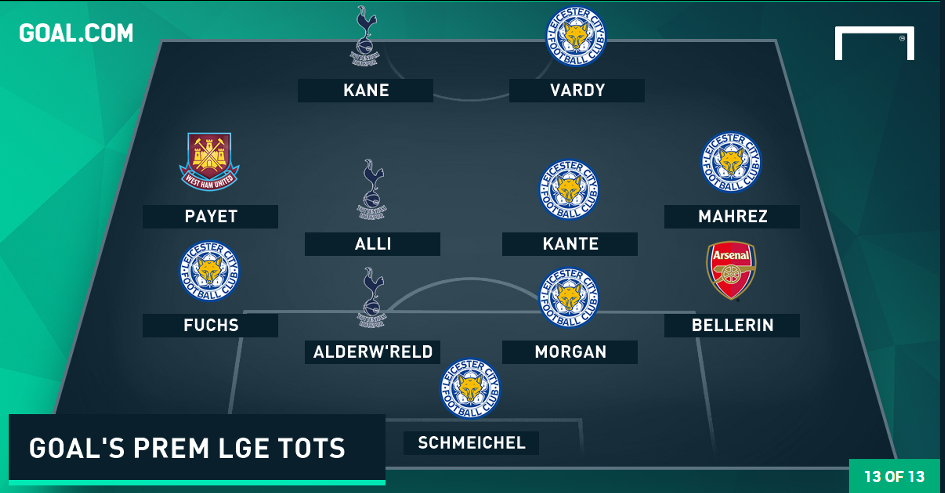945x493 pixels.
Task: Select the KANE name label
Action: pos(365,91)
